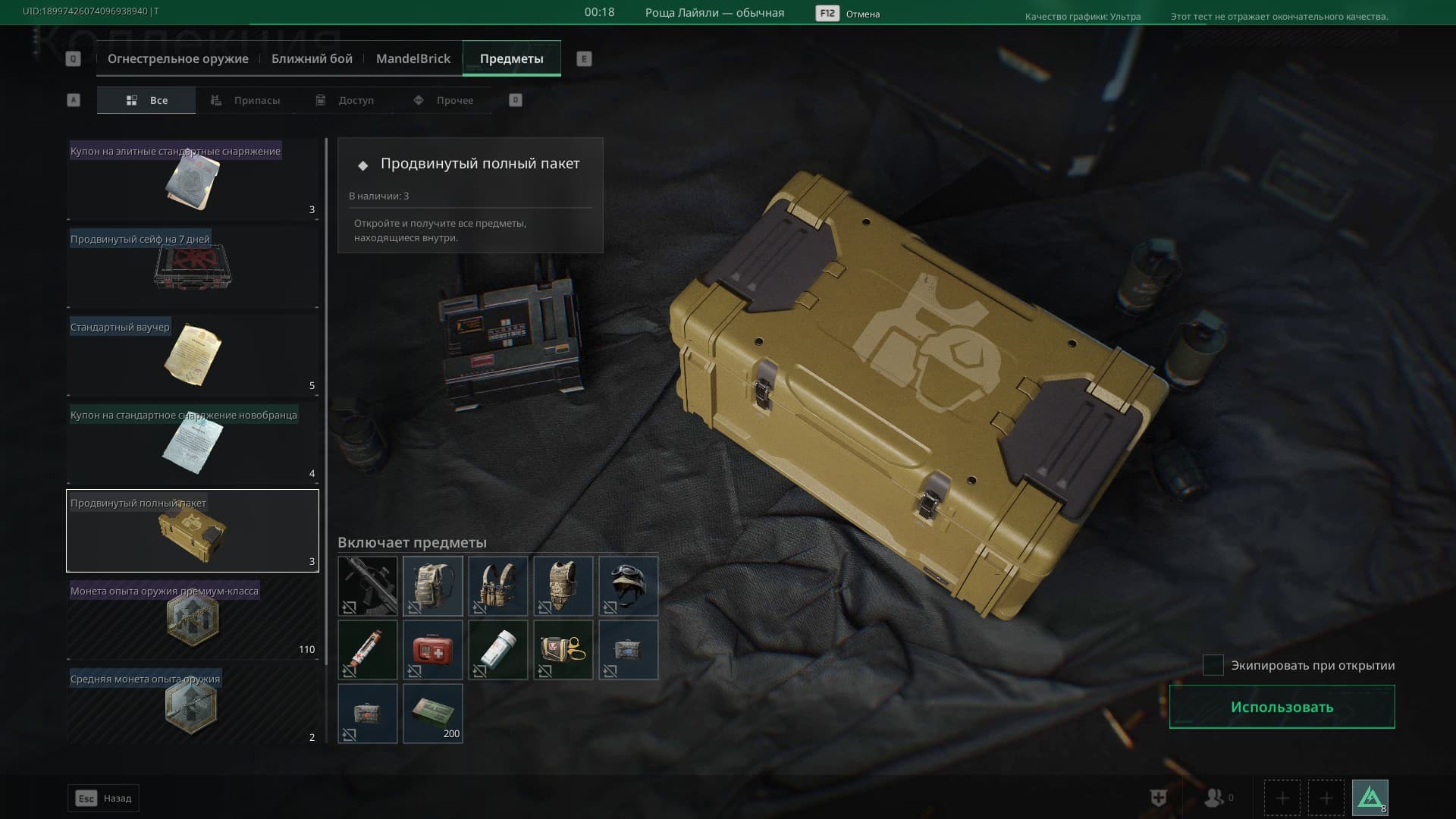Image resolution: width=1456 pixels, height=819 pixels.
Task: Click the Использовать button
Action: tap(1282, 707)
